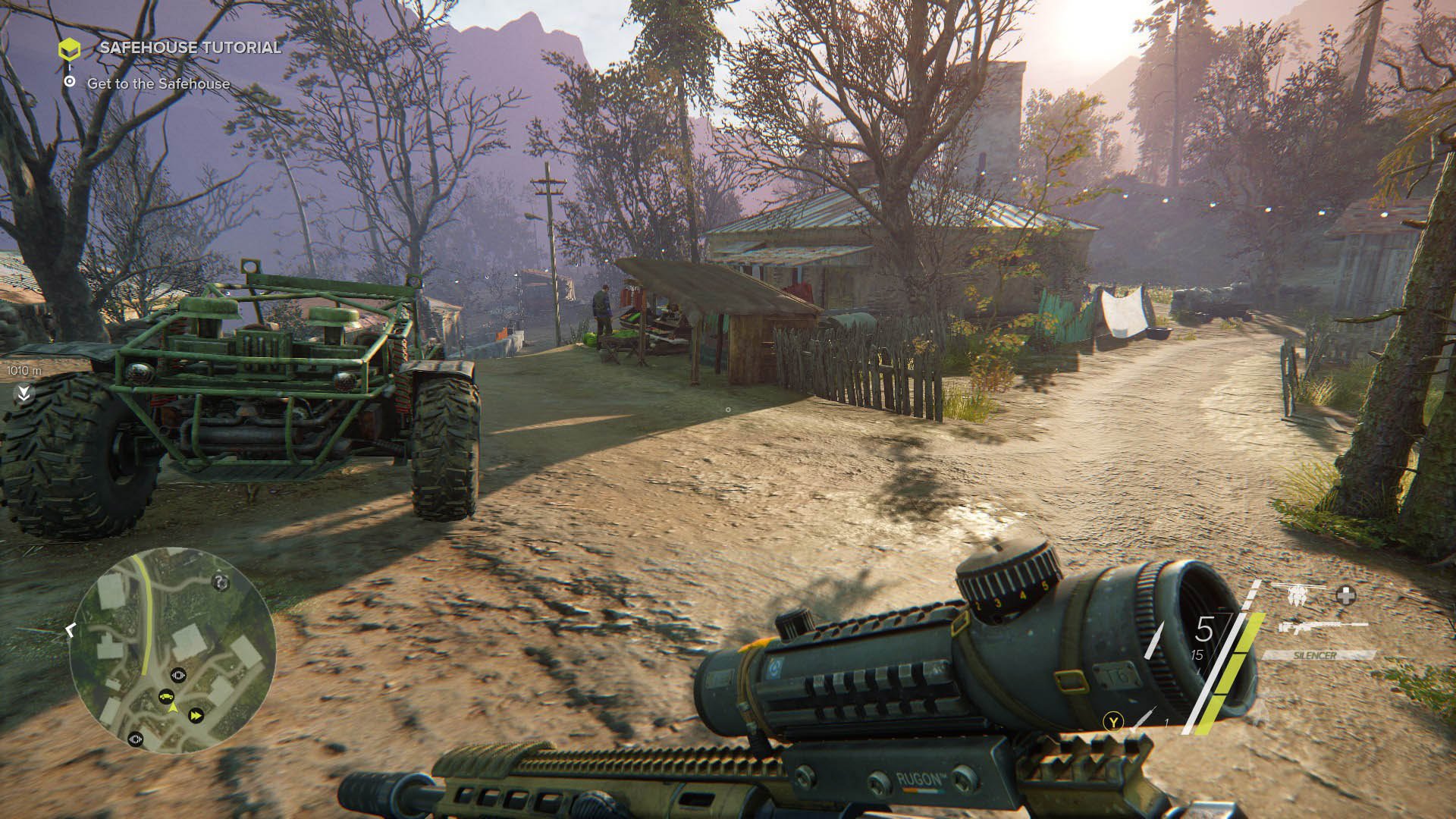This screenshot has height=819, width=1456.
Task: Toggle the Silencer attachment label
Action: point(1318,654)
